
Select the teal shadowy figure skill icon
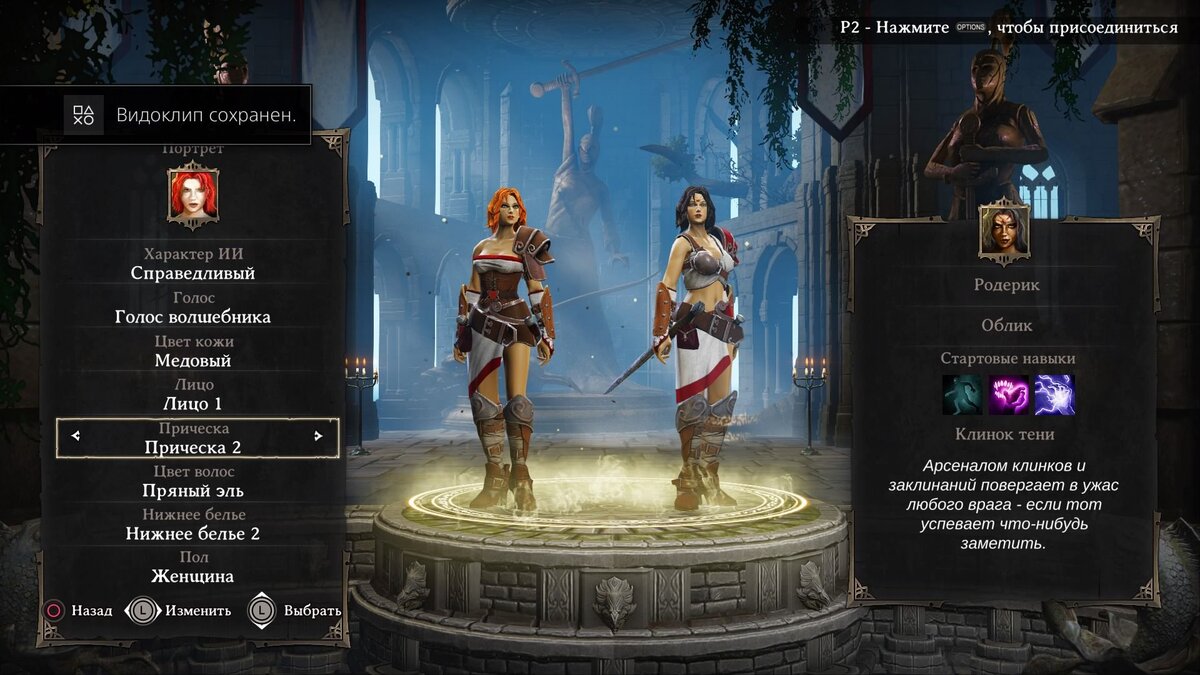click(x=962, y=395)
